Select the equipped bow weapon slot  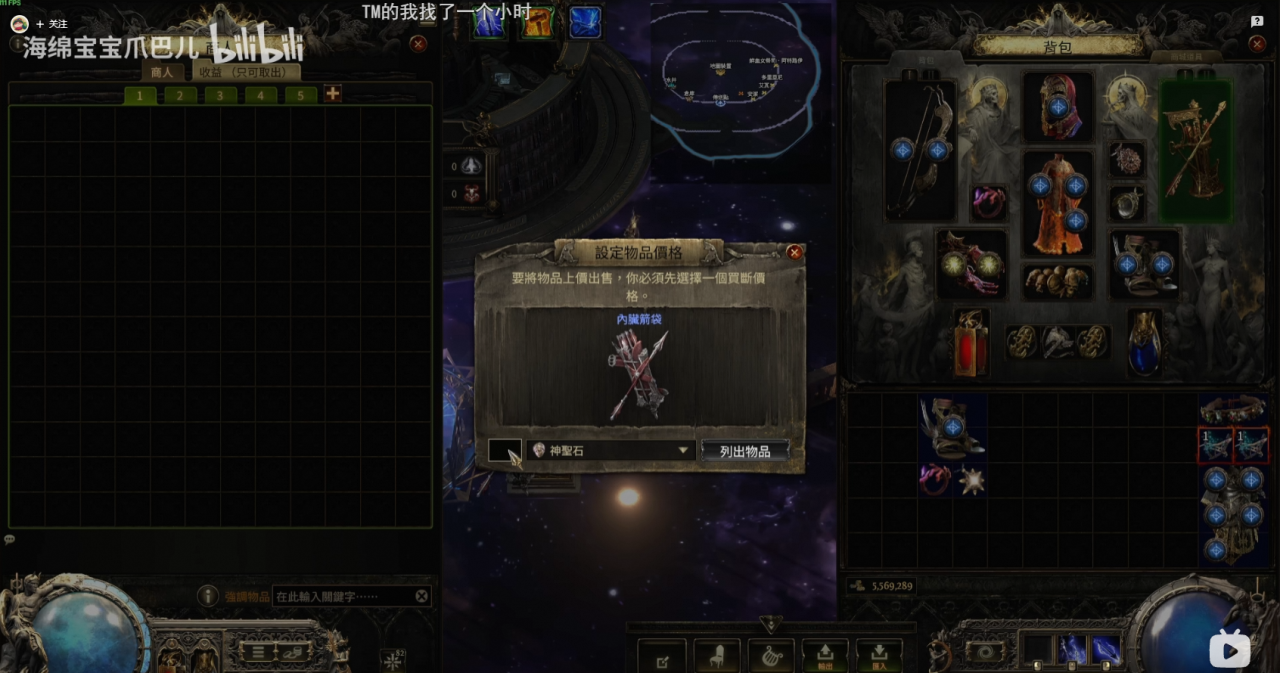pyautogui.click(x=920, y=150)
